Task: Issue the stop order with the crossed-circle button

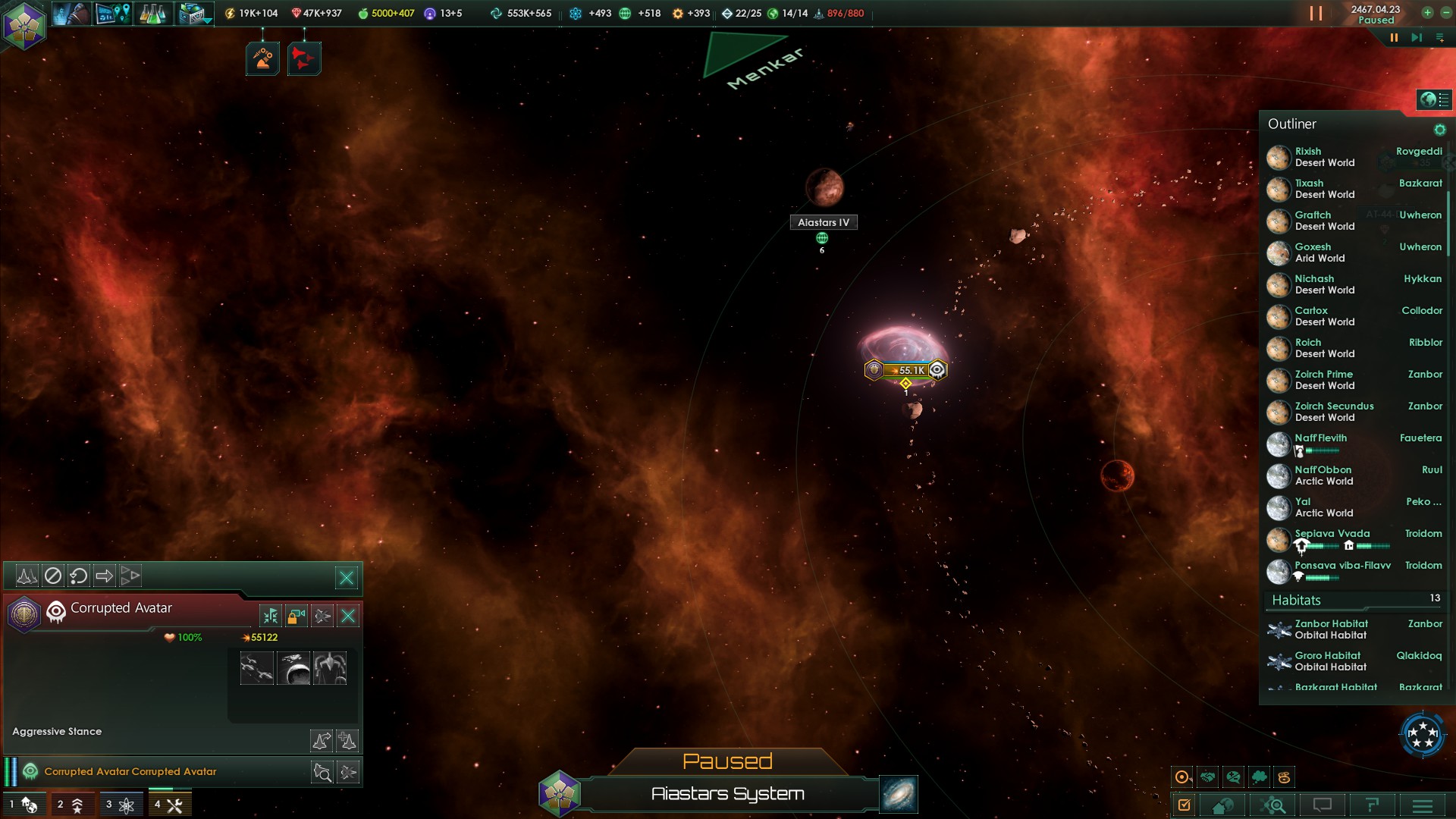Action: (52, 576)
